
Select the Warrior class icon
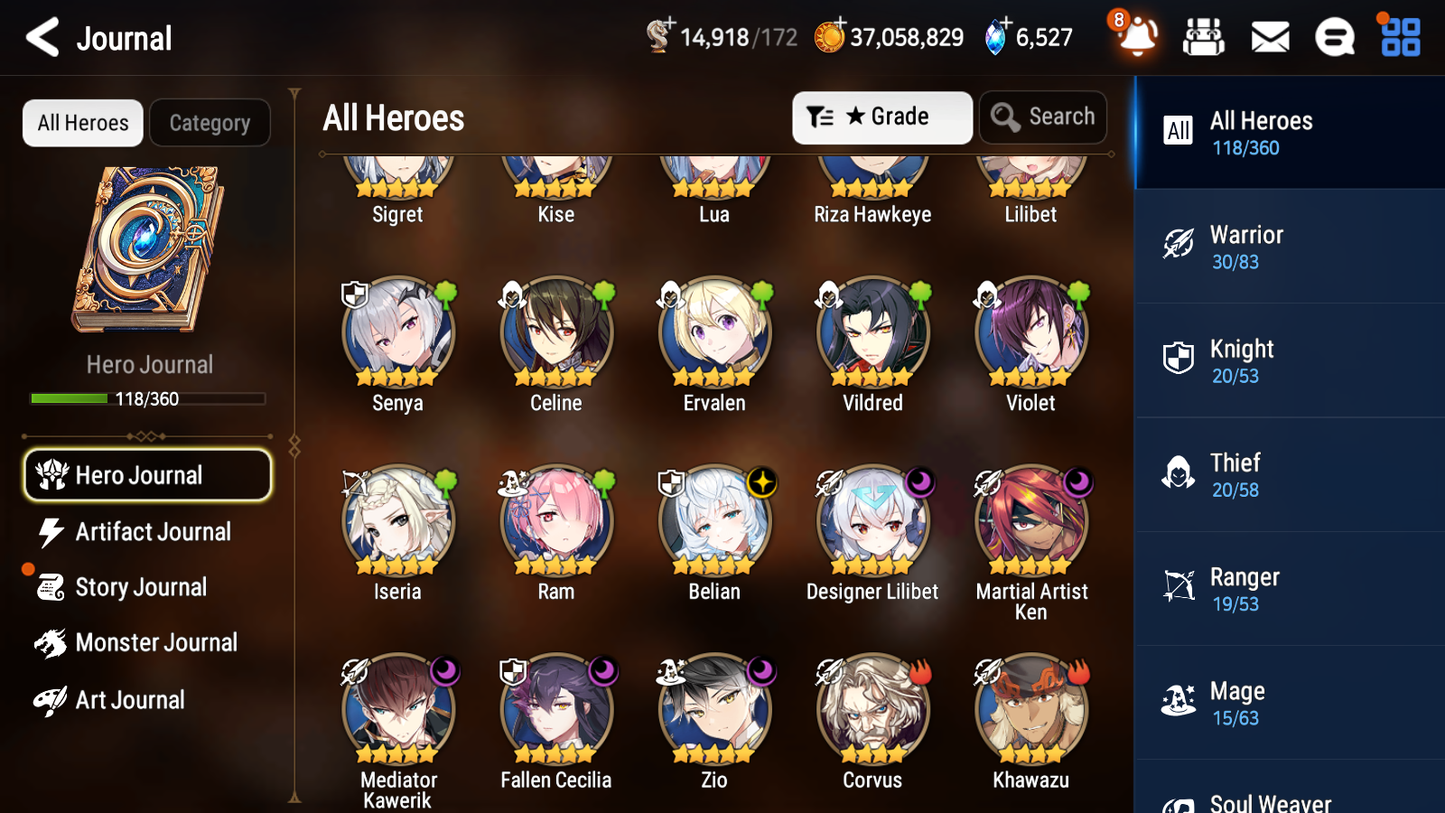[1179, 244]
